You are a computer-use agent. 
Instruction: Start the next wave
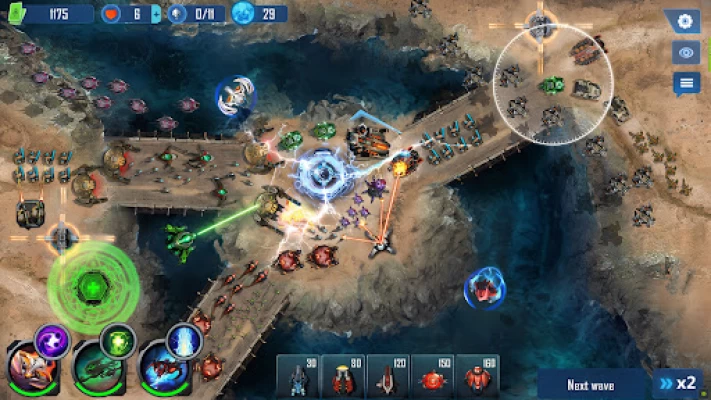592,384
